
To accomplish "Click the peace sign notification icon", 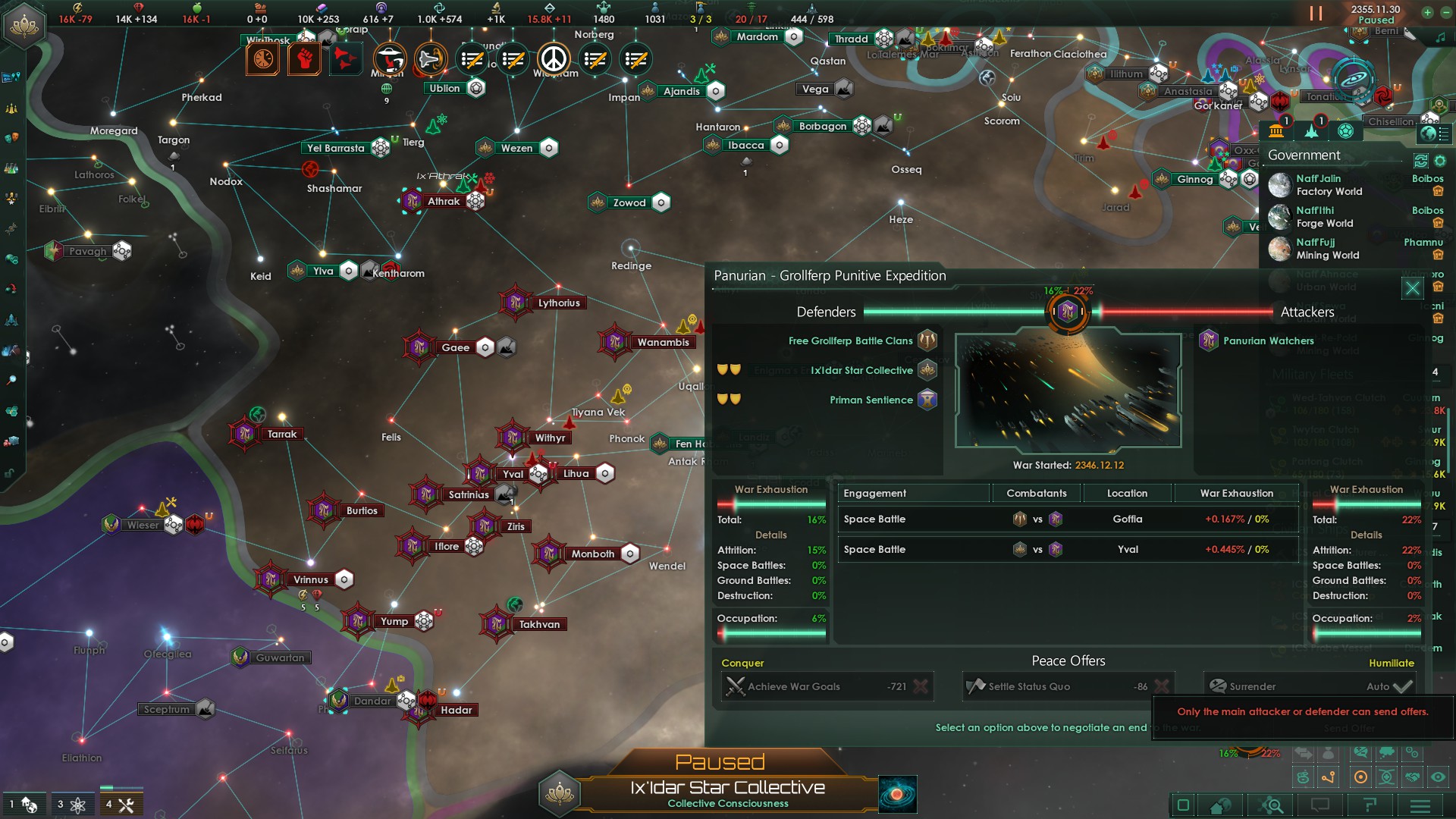I will pyautogui.click(x=556, y=59).
